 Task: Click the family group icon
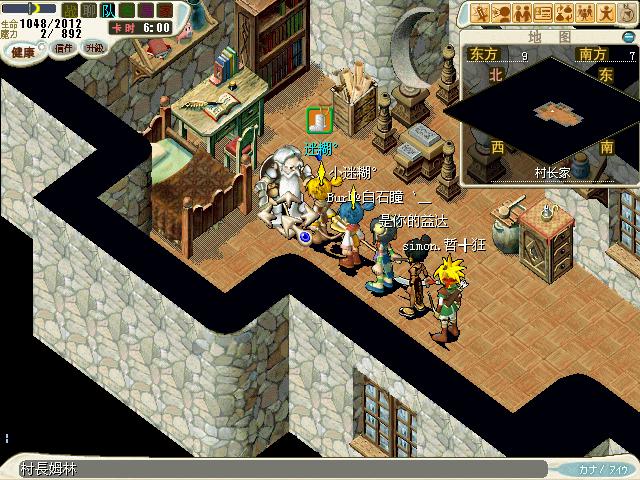pyautogui.click(x=585, y=13)
